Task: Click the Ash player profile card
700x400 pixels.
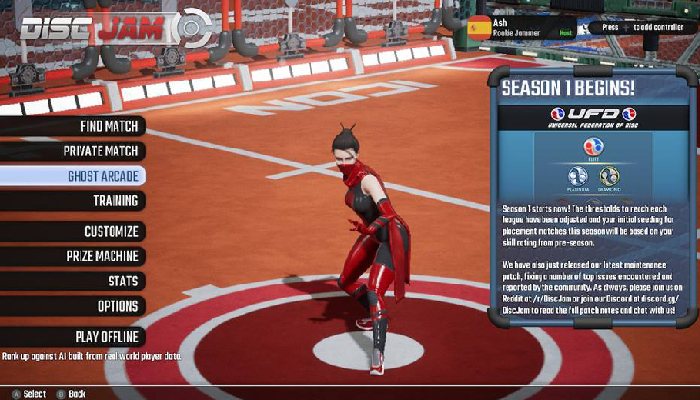Action: click(x=520, y=27)
